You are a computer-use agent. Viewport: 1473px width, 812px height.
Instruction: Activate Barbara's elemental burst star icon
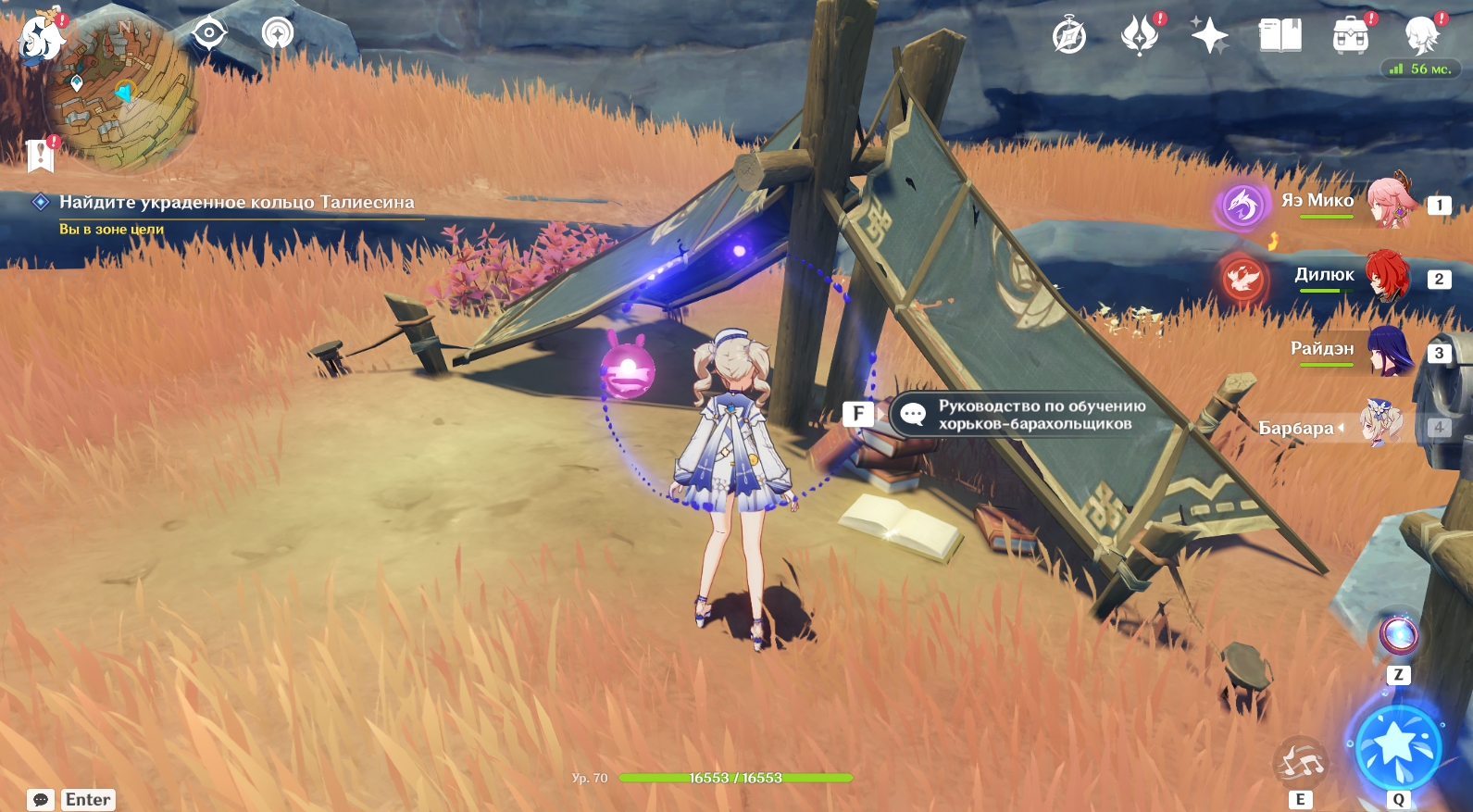pyautogui.click(x=1398, y=745)
